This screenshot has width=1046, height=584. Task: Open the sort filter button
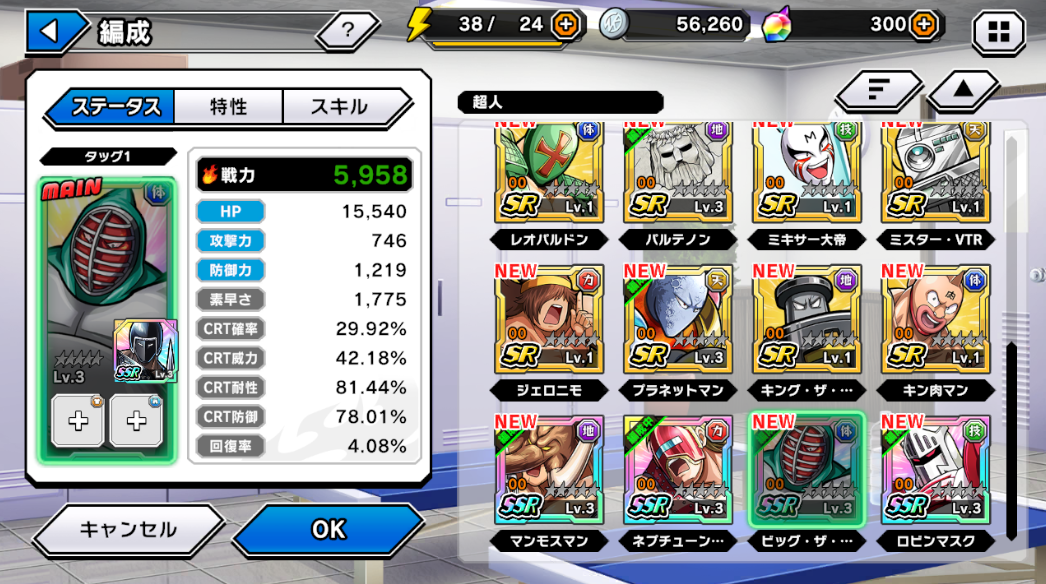pos(879,91)
